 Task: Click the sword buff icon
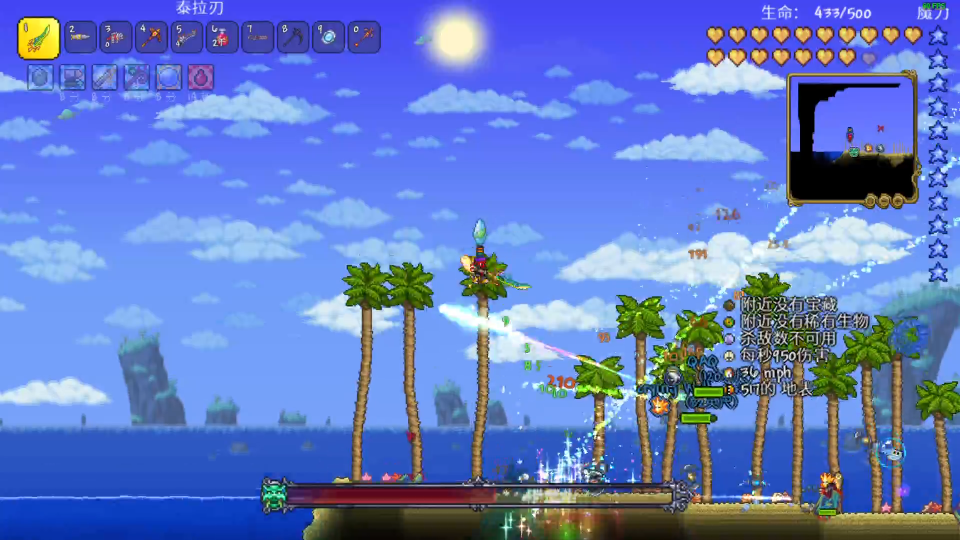(105, 77)
